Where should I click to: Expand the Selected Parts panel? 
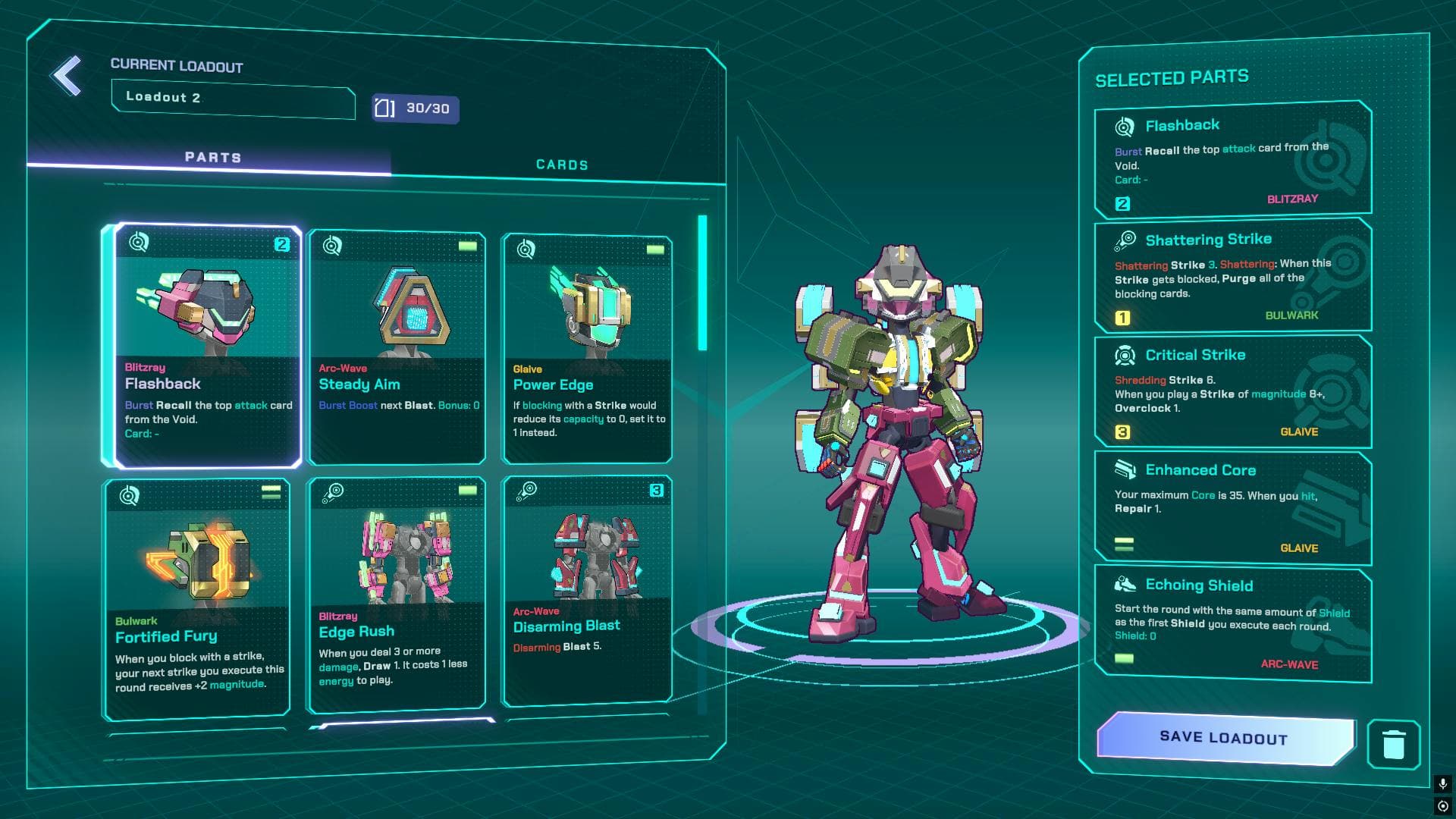click(x=1172, y=76)
